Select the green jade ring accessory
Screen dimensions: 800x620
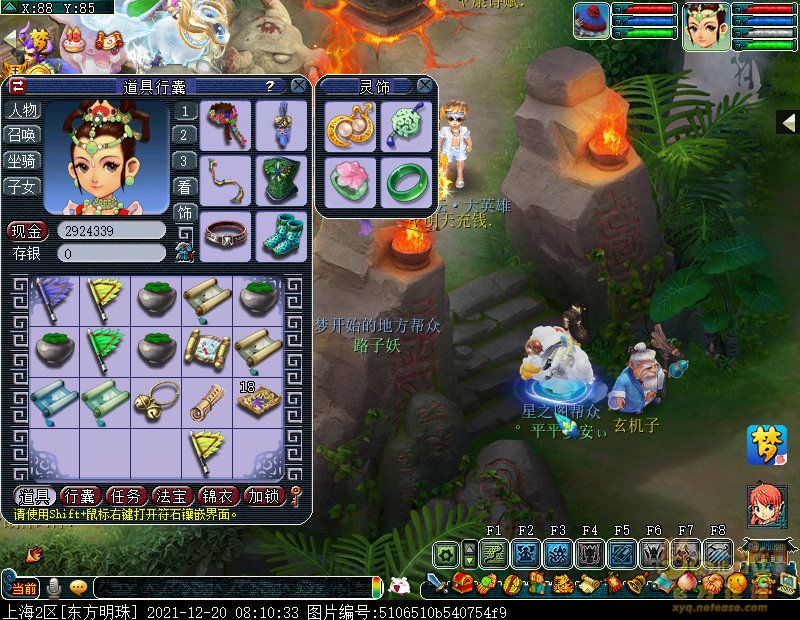[403, 181]
